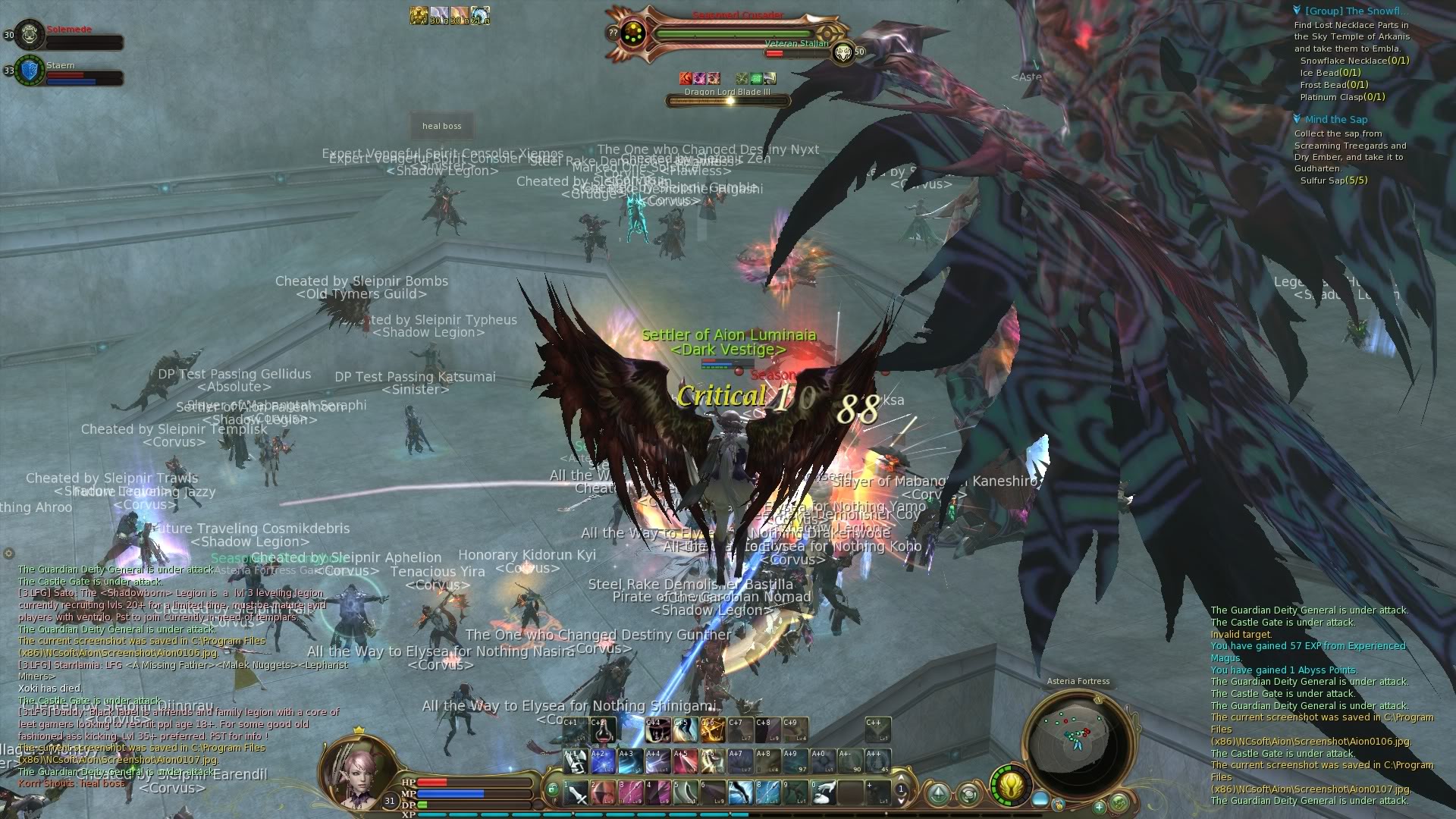1456x819 pixels.
Task: Click the plus zoom button under the minimap
Action: tap(1099, 808)
